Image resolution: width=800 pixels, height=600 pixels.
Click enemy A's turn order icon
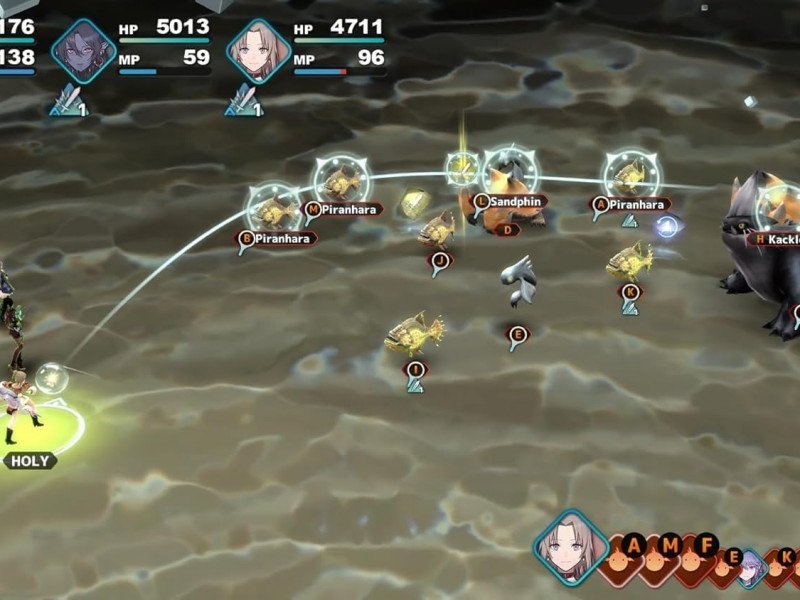[633, 547]
